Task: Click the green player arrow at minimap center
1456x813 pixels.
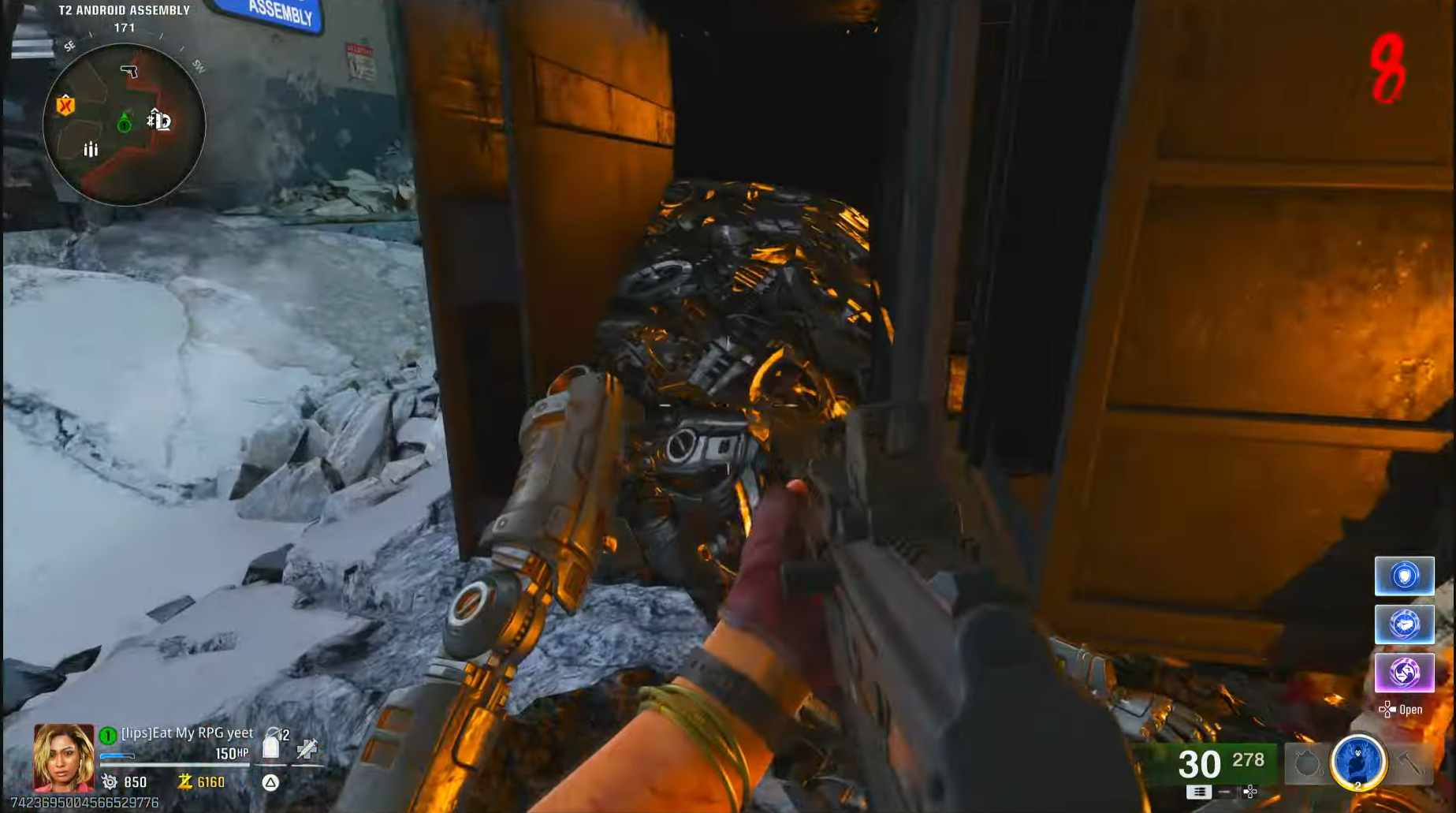Action: pyautogui.click(x=125, y=122)
